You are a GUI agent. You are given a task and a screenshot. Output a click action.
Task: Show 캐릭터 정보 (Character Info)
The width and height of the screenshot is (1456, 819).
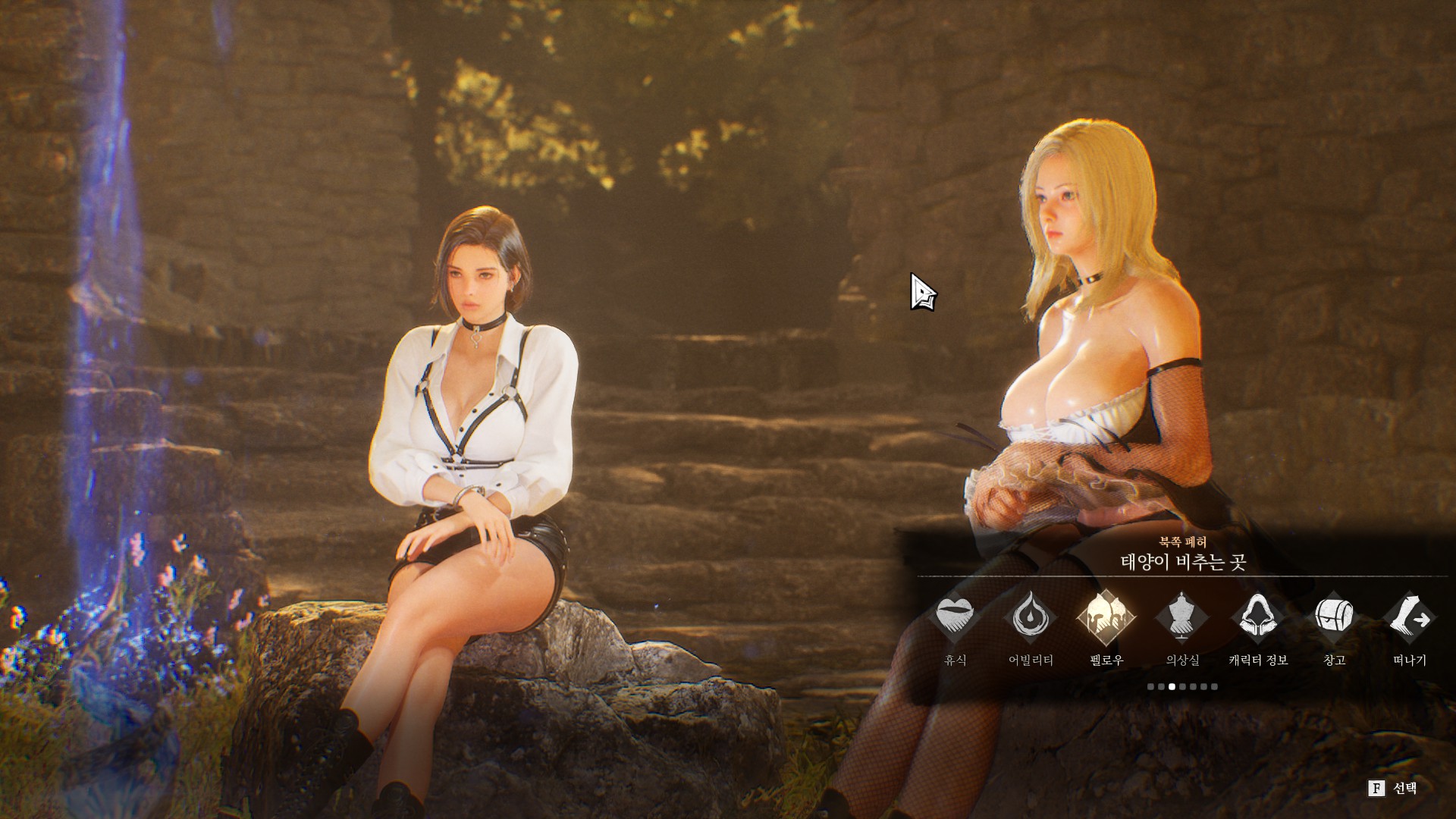pyautogui.click(x=1258, y=617)
